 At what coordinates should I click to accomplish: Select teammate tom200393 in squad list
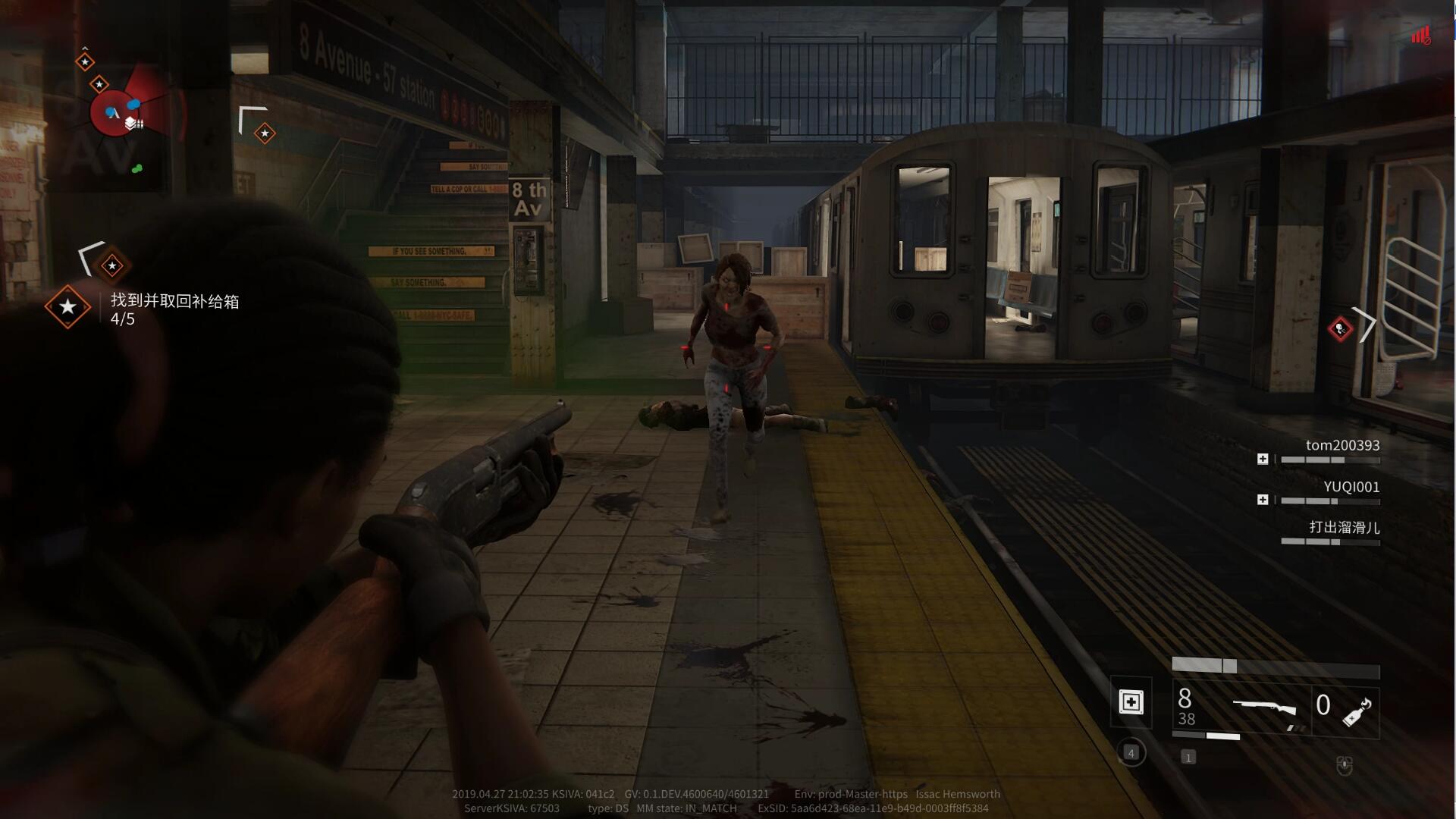[x=1341, y=445]
